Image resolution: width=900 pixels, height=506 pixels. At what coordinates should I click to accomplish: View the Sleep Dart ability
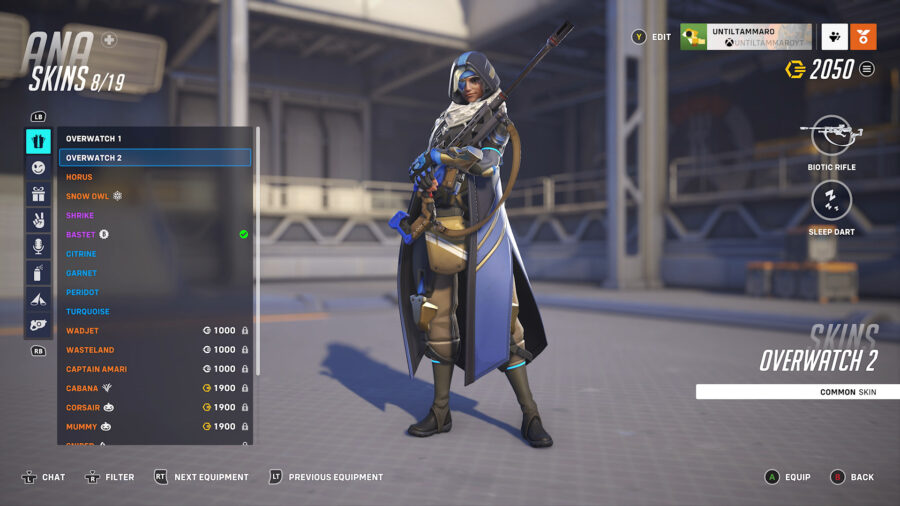pos(831,200)
